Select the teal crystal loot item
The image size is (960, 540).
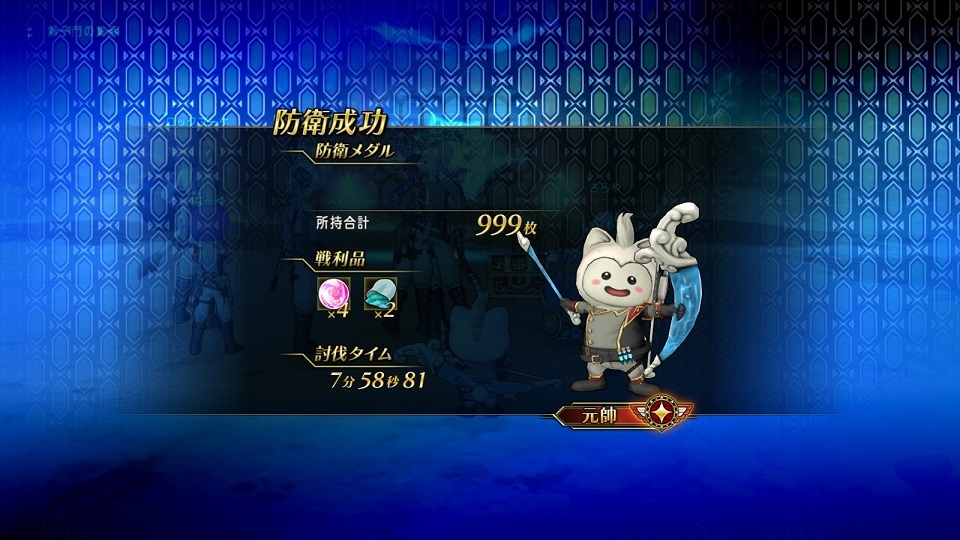pyautogui.click(x=380, y=294)
